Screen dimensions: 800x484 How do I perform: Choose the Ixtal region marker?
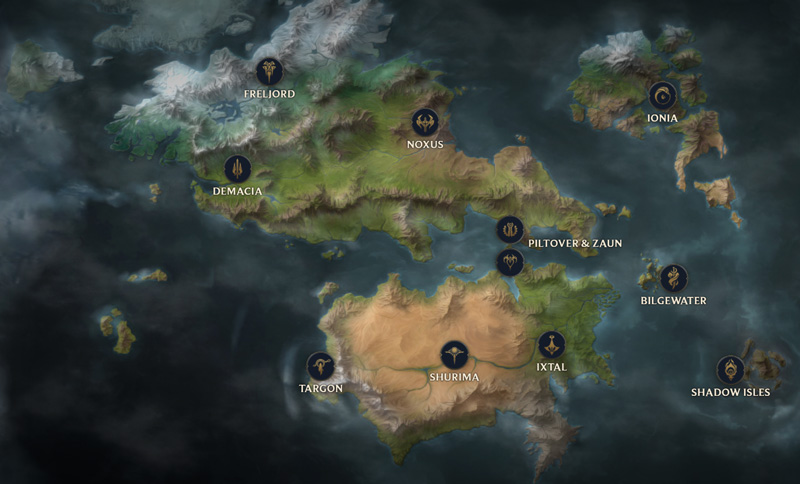point(551,345)
